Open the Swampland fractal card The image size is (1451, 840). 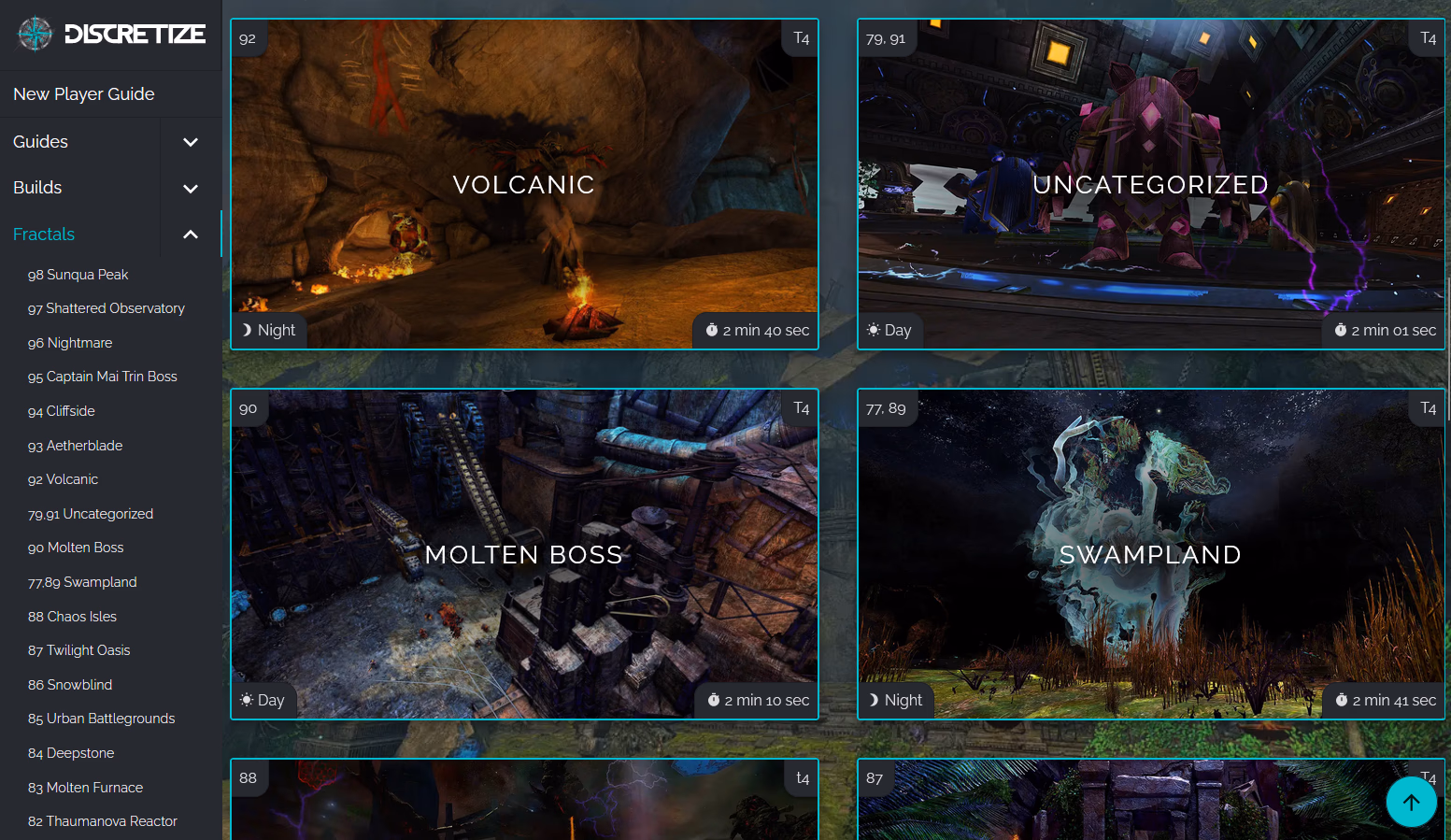click(1150, 554)
